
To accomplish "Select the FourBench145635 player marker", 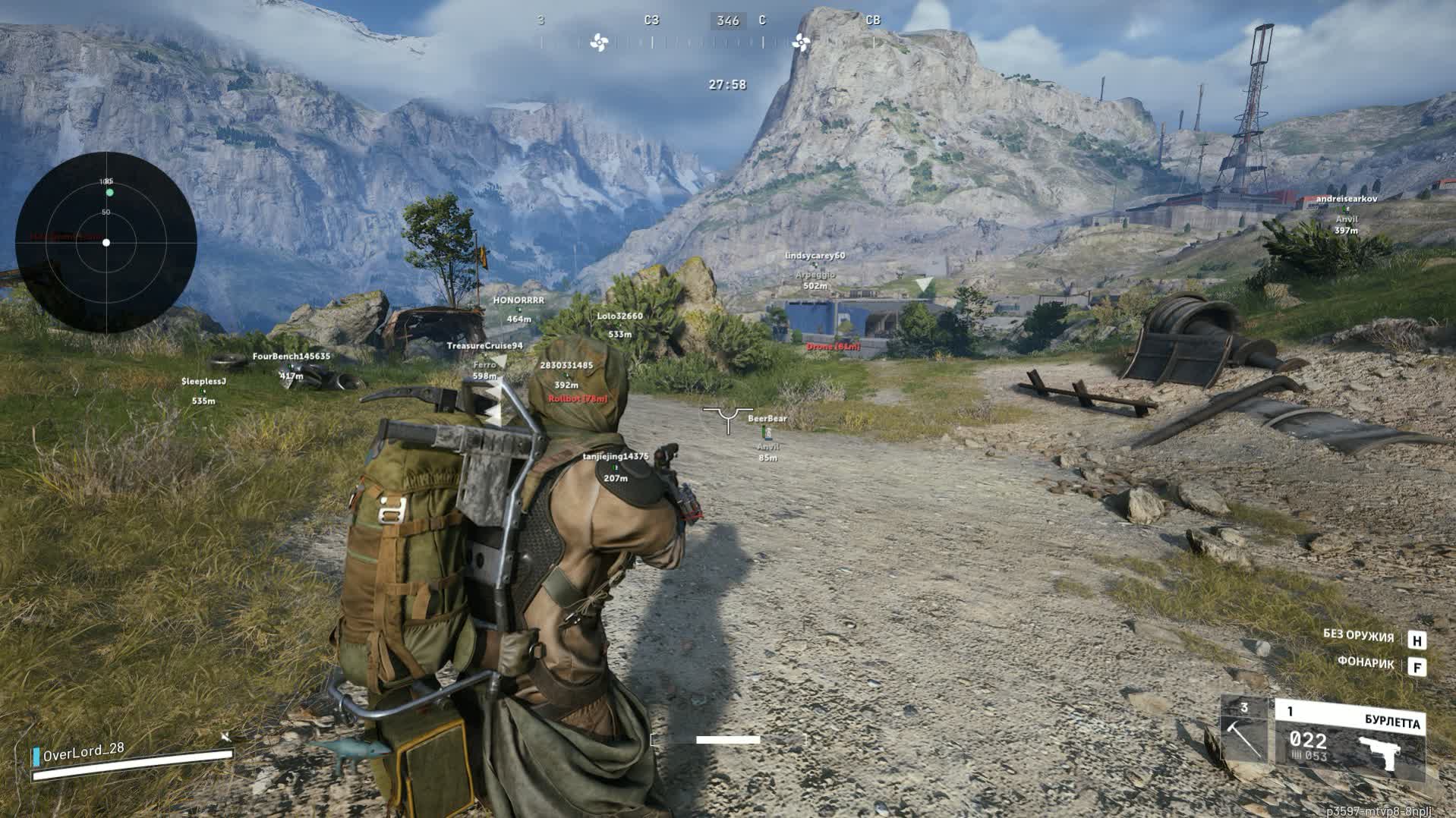I will coord(292,357).
